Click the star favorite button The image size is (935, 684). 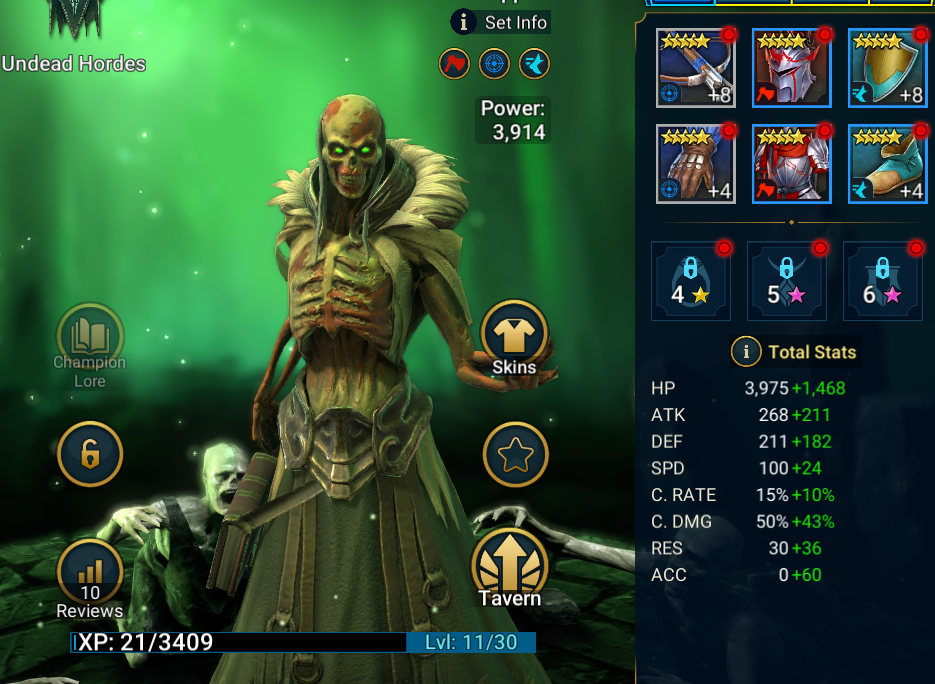[x=515, y=455]
